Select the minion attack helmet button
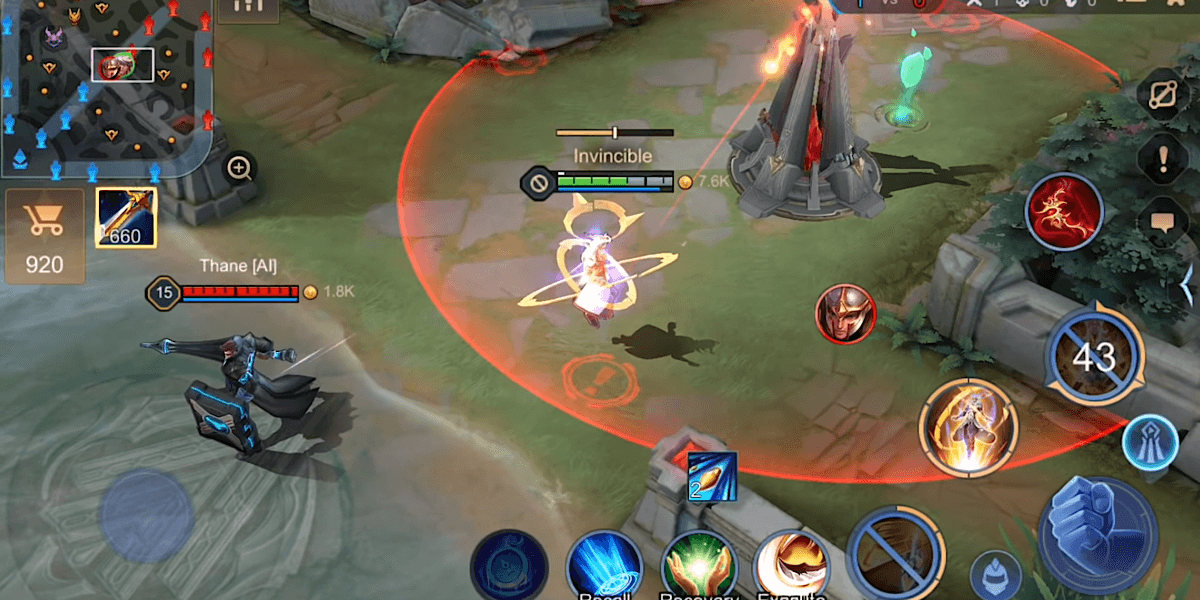Image resolution: width=1200 pixels, height=600 pixels. coord(995,576)
